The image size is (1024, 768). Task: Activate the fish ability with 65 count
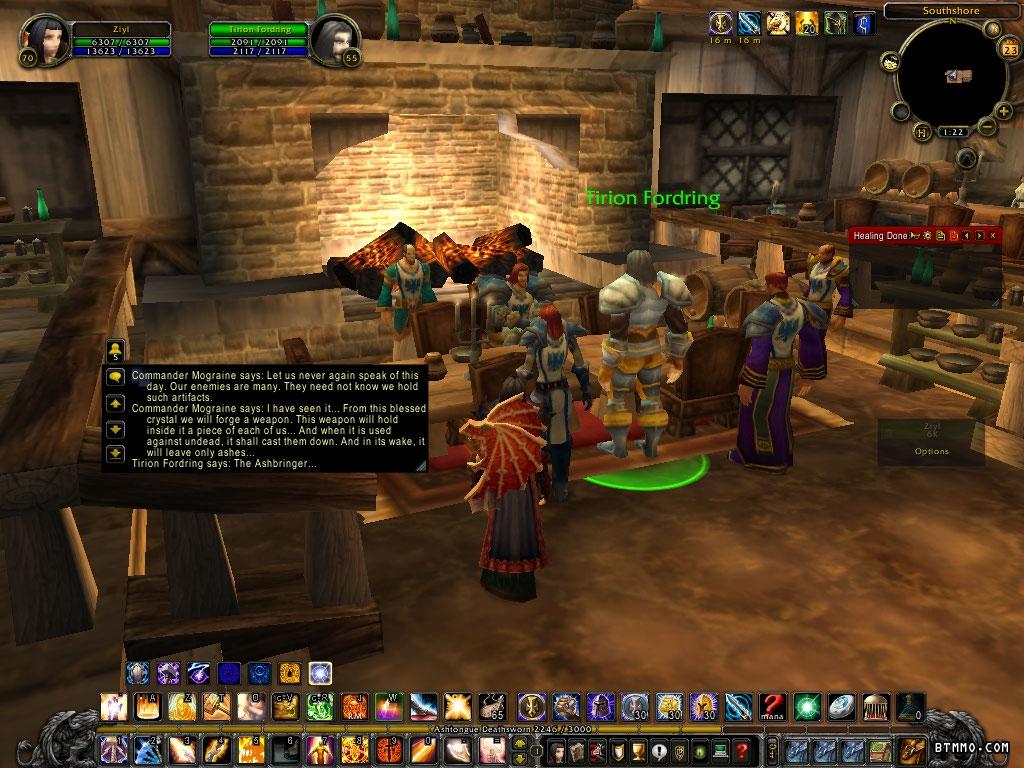[491, 707]
